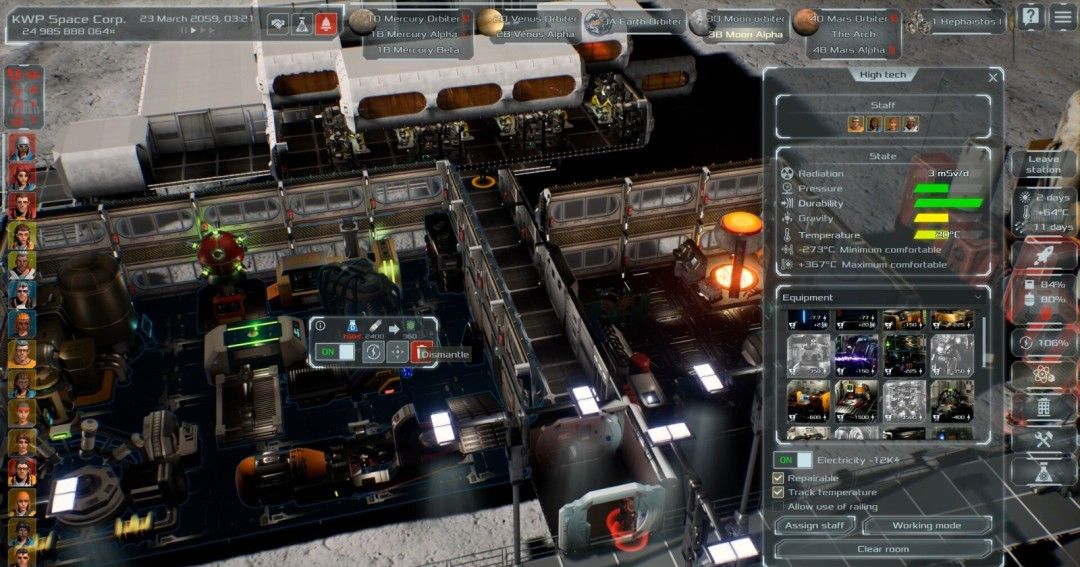Screen dimensions: 1080x567
Task: Leave station via the side button
Action: coord(1043,164)
